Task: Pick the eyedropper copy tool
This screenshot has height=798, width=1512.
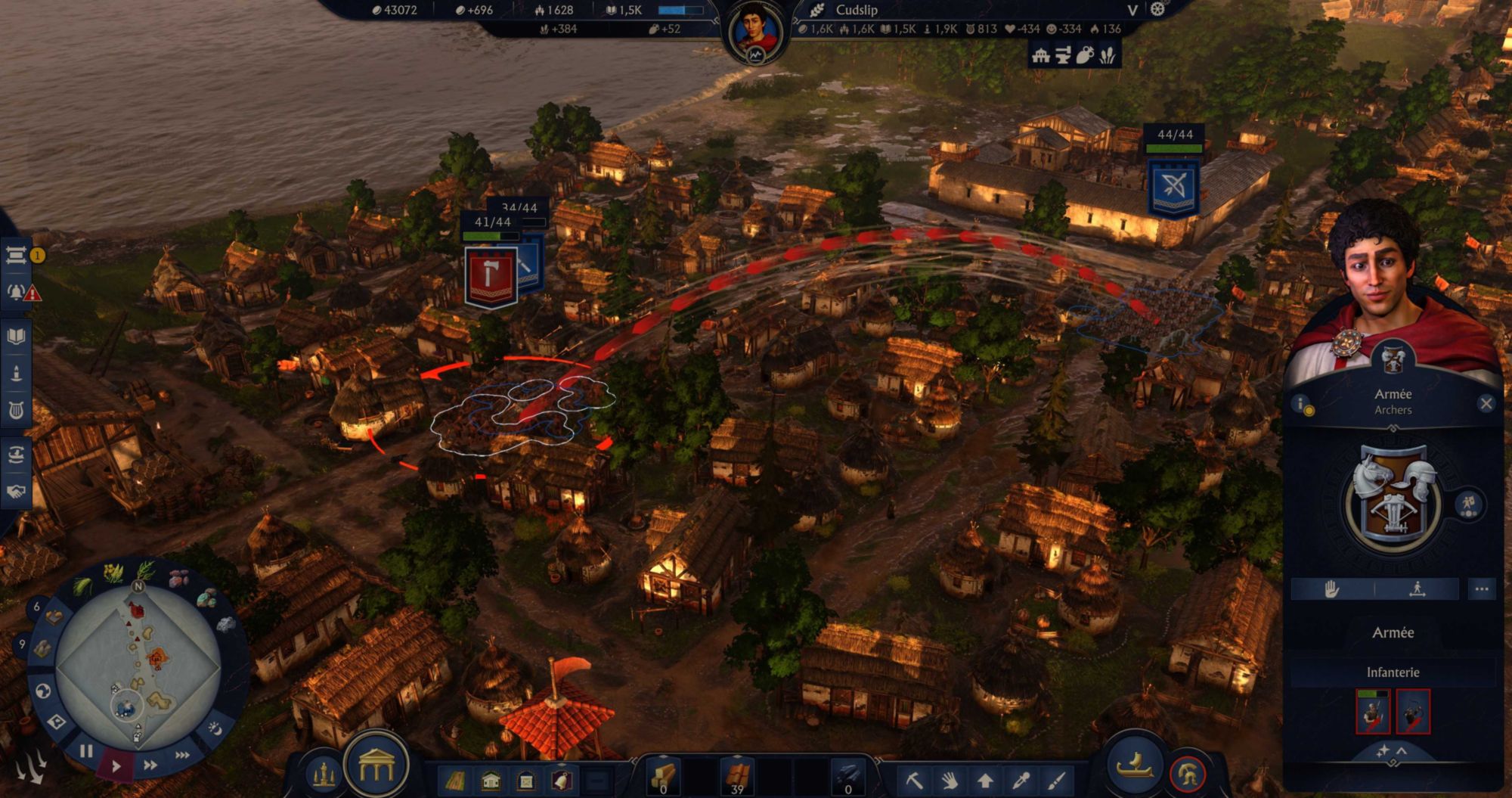Action: coord(1021,779)
